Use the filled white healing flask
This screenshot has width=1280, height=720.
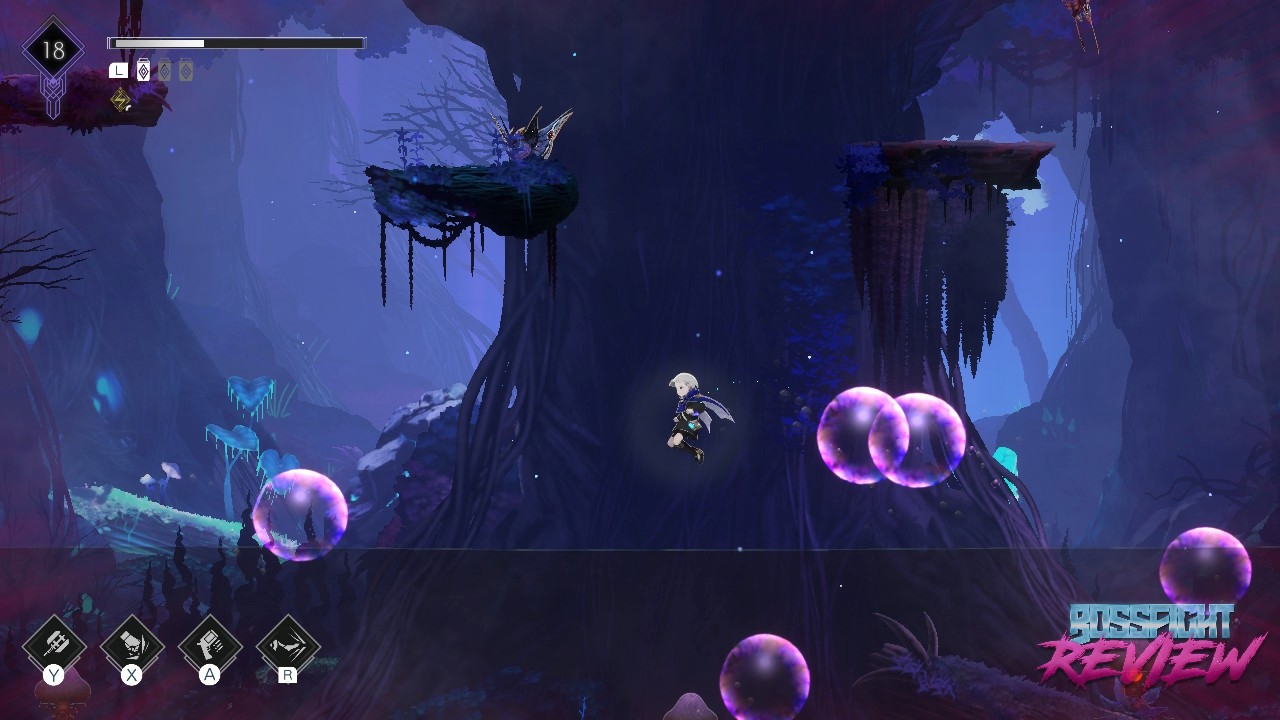coord(143,70)
